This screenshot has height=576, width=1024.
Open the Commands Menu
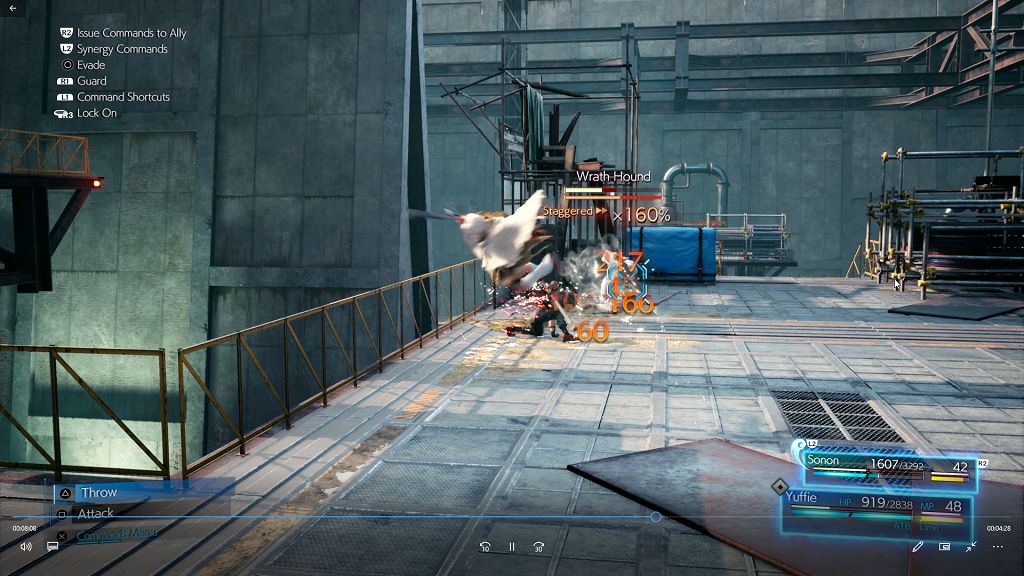[117, 534]
